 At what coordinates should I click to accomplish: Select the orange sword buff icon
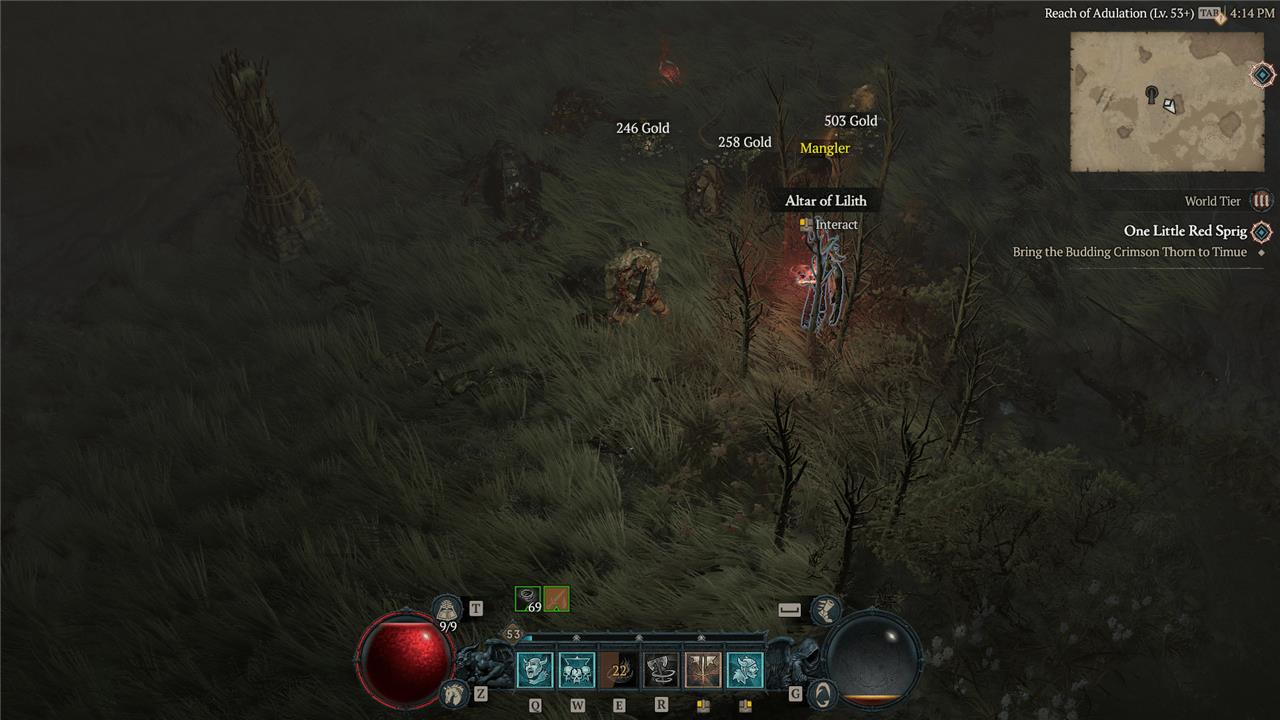[557, 599]
